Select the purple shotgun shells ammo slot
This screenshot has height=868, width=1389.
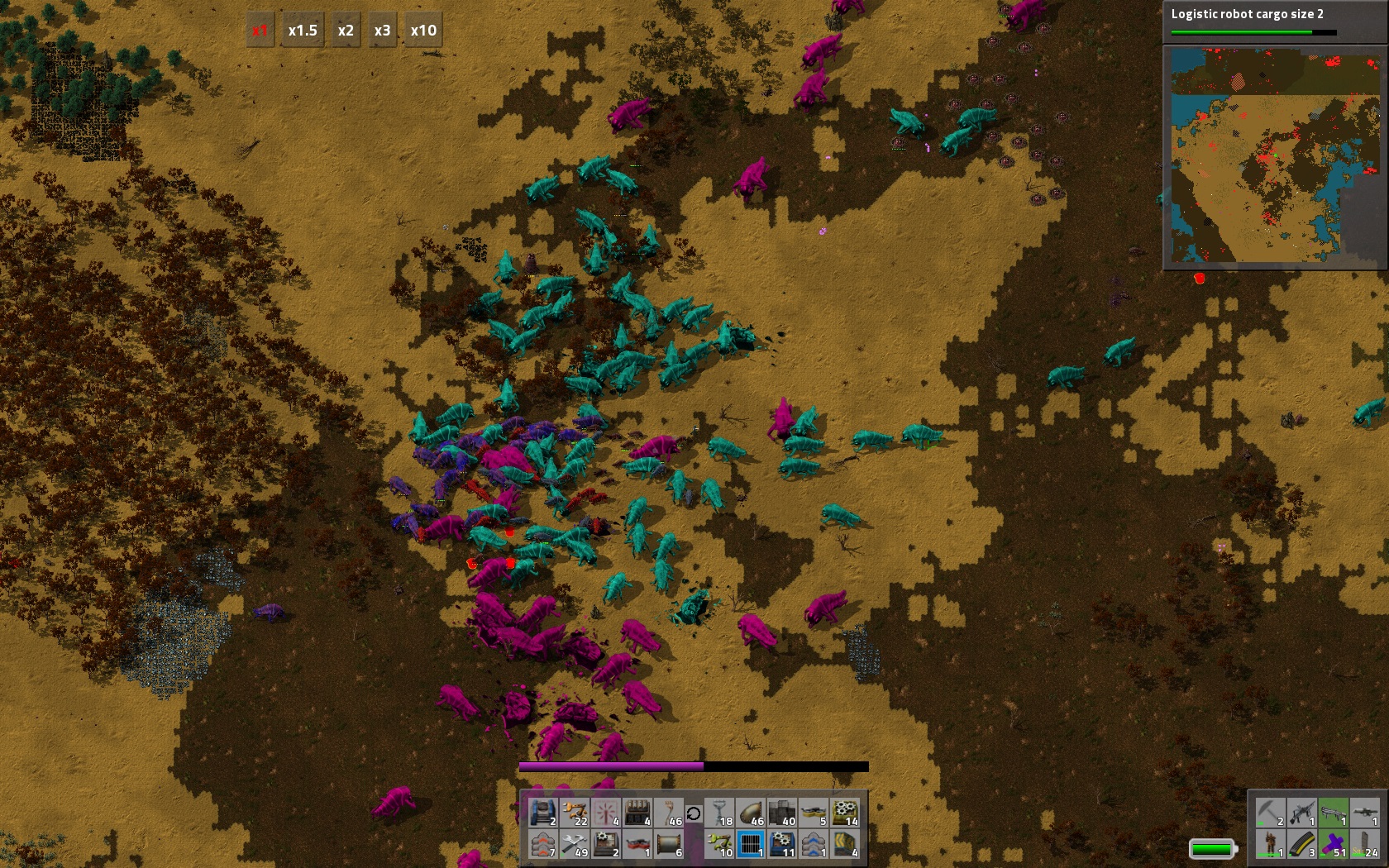tap(1333, 845)
